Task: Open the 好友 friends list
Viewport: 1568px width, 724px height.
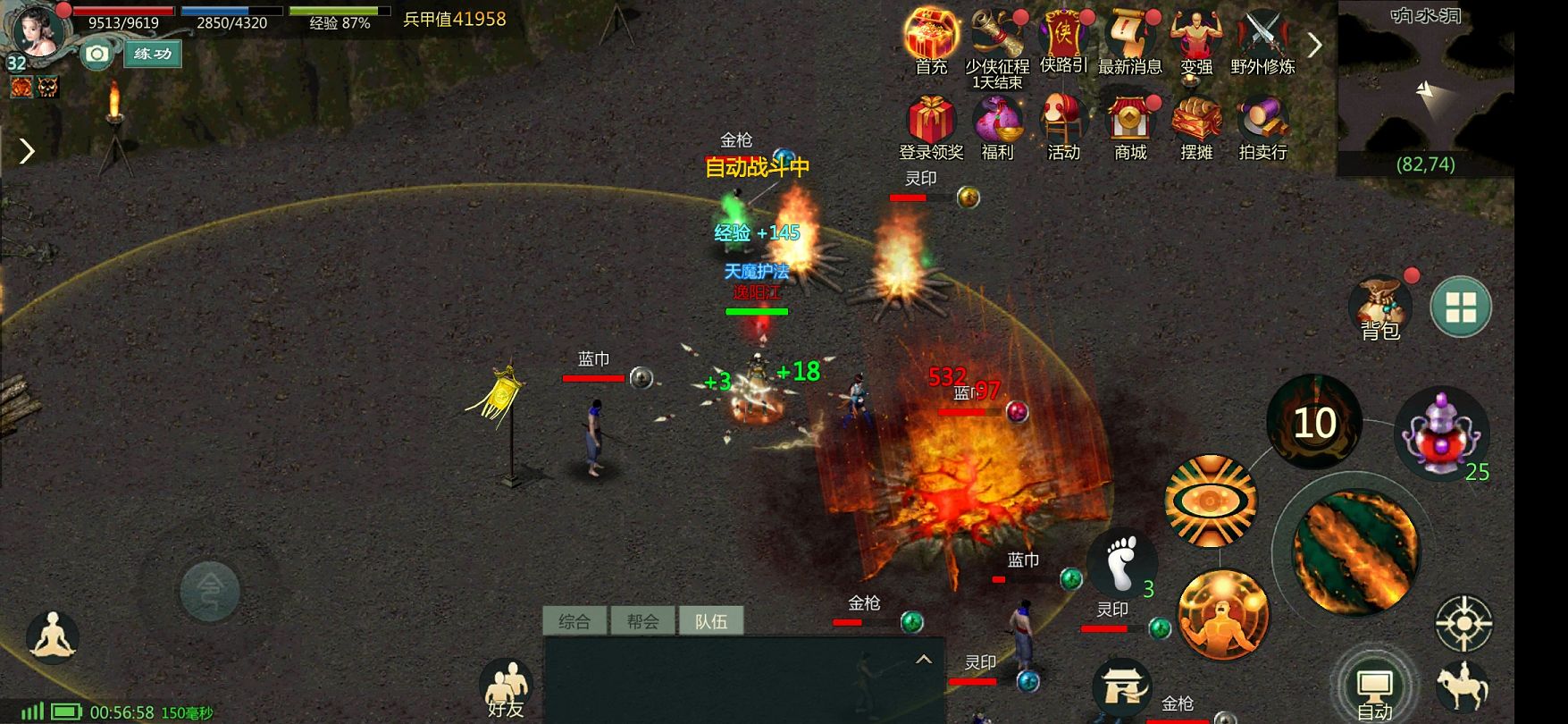Action: coord(506,690)
